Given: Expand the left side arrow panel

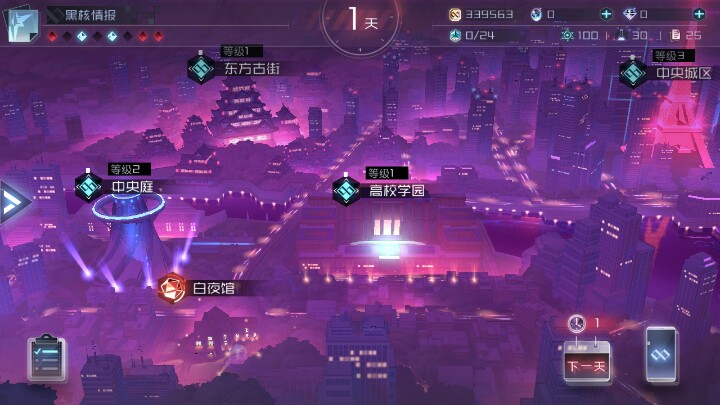Looking at the screenshot, I should (x=13, y=201).
